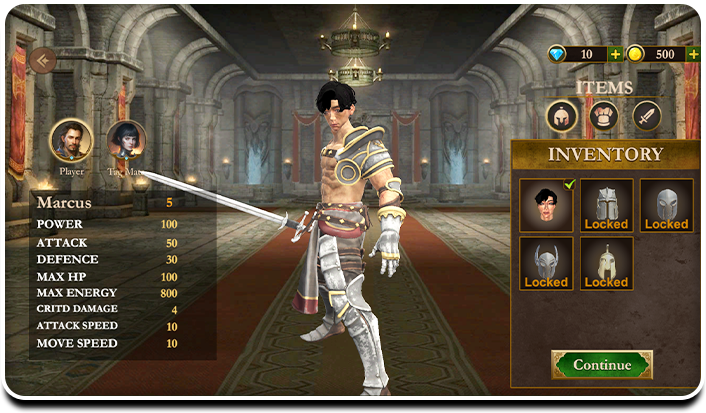Image resolution: width=706 pixels, height=413 pixels.
Task: Open the helmet items category
Action: (562, 117)
